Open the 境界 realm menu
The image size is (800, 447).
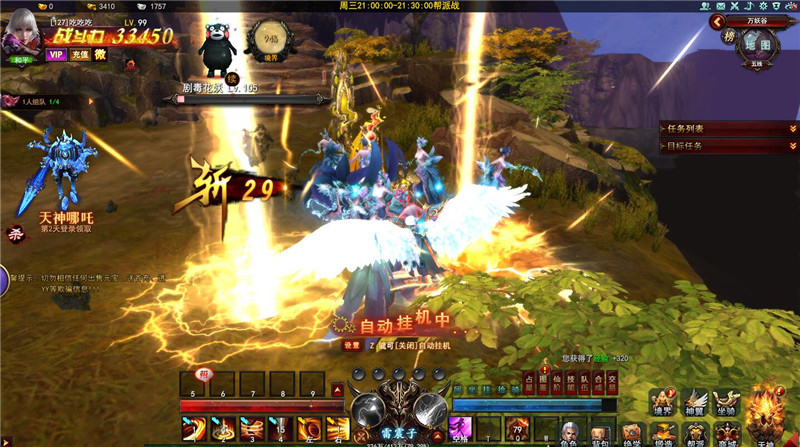click(664, 401)
